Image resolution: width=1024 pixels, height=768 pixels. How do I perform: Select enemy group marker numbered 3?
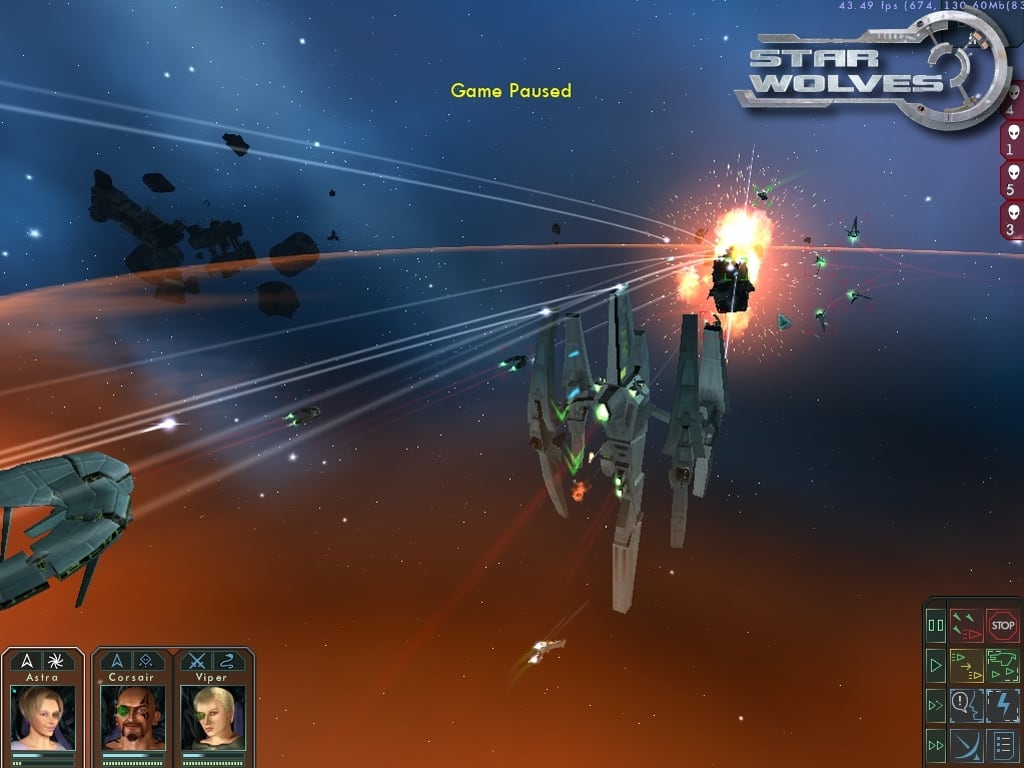click(1014, 220)
